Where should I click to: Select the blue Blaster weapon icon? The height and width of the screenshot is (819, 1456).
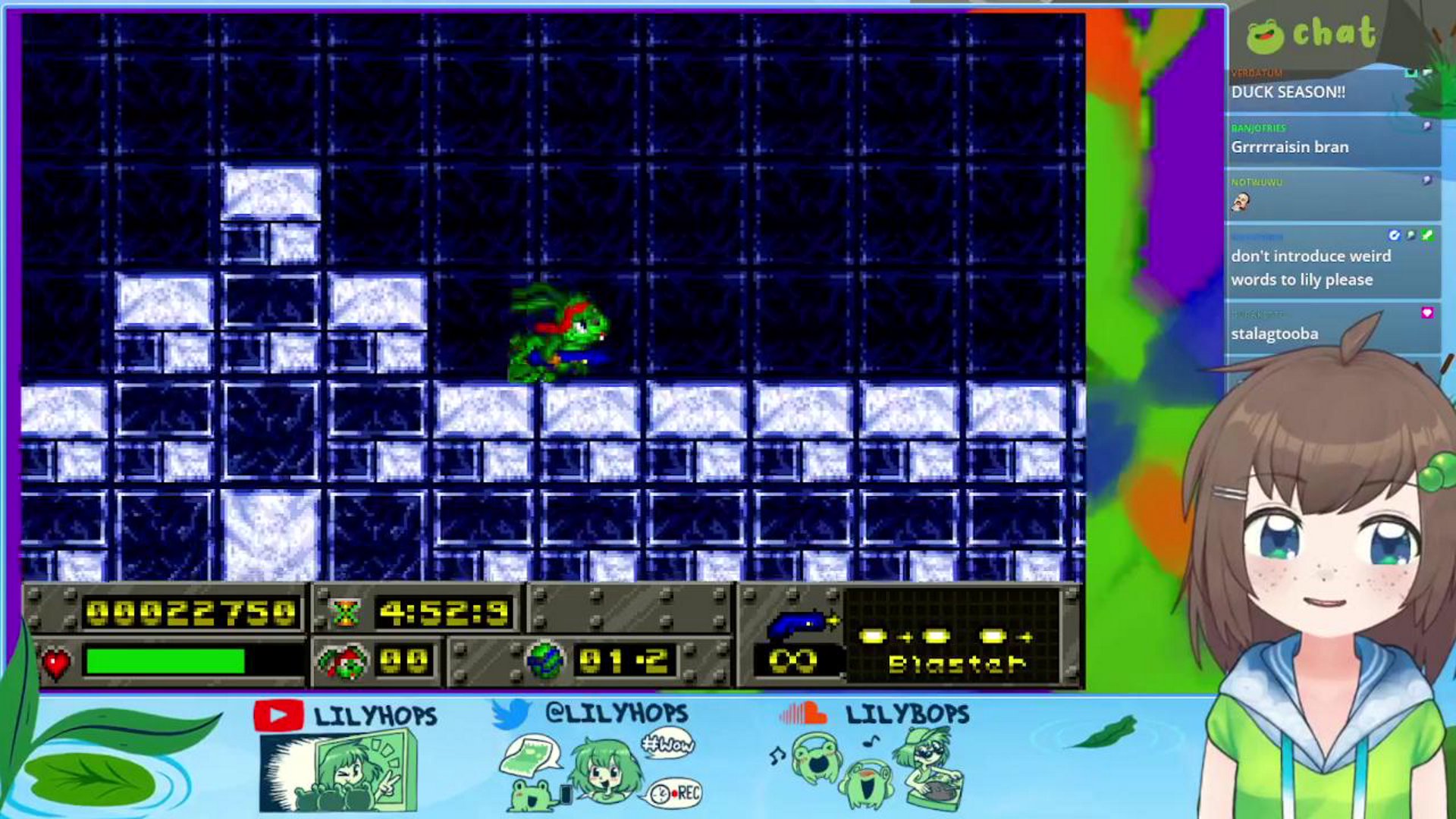(799, 623)
